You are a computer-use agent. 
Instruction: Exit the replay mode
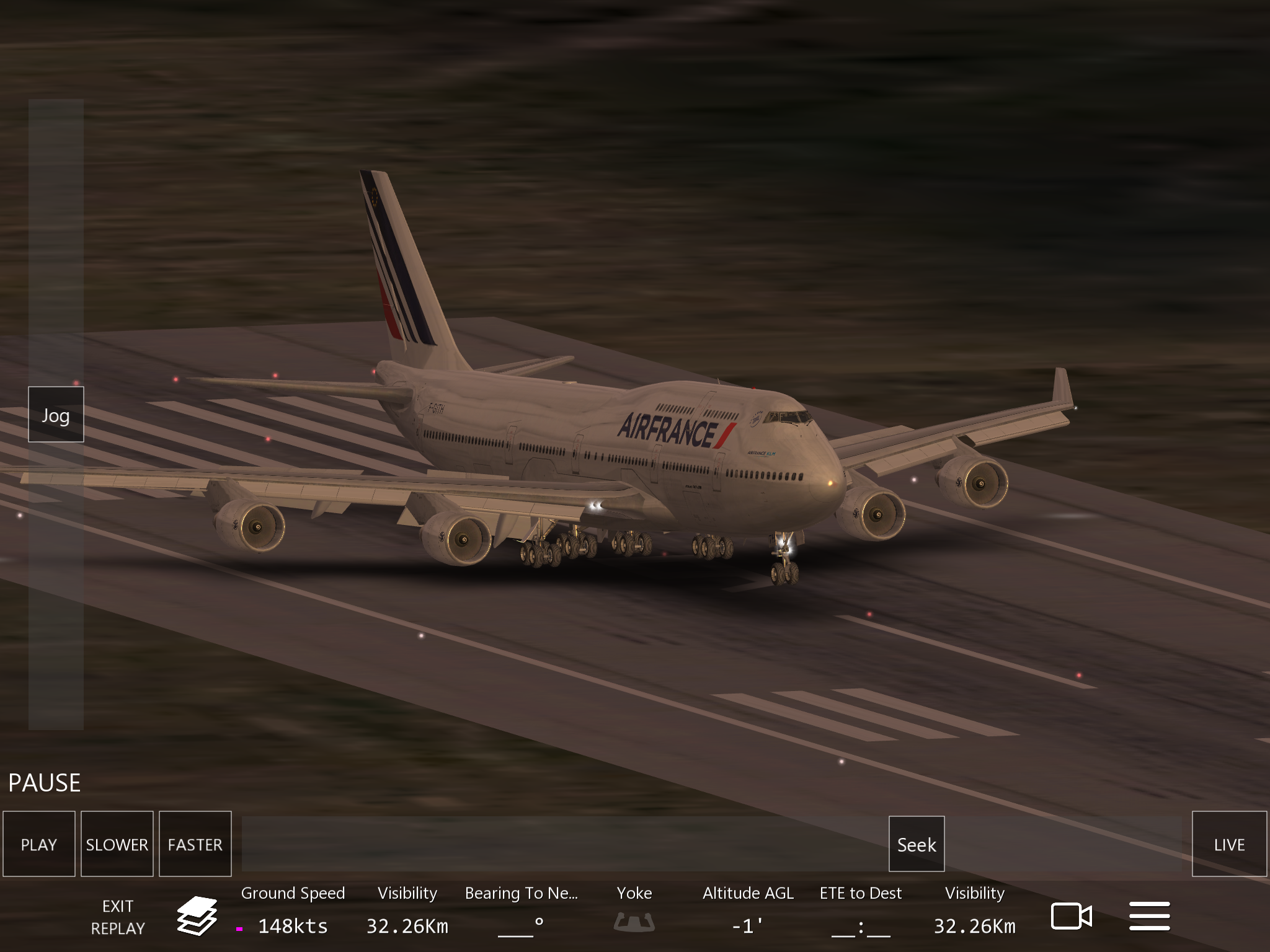pos(118,917)
